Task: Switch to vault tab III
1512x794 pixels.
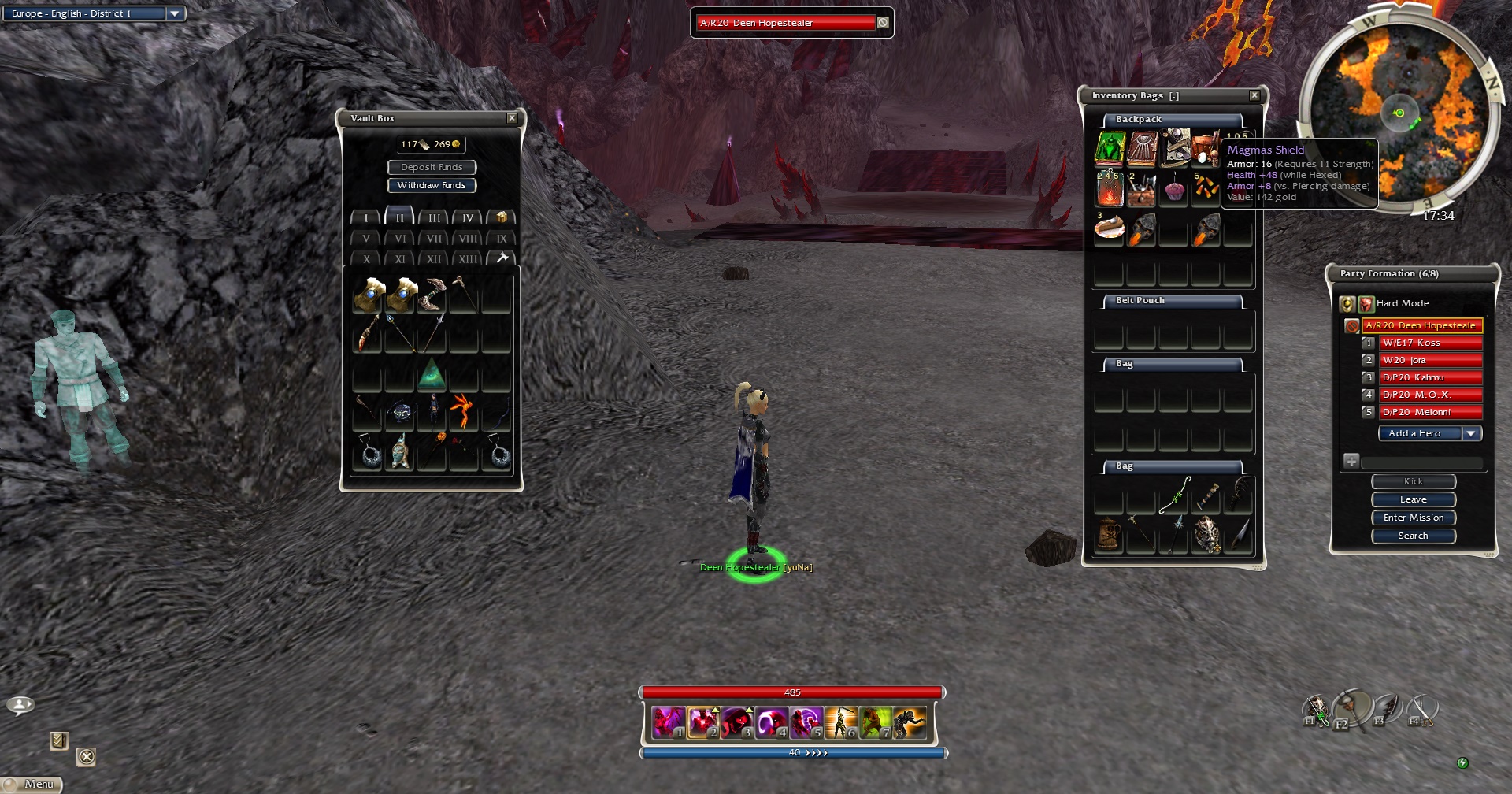Action: pyautogui.click(x=434, y=217)
